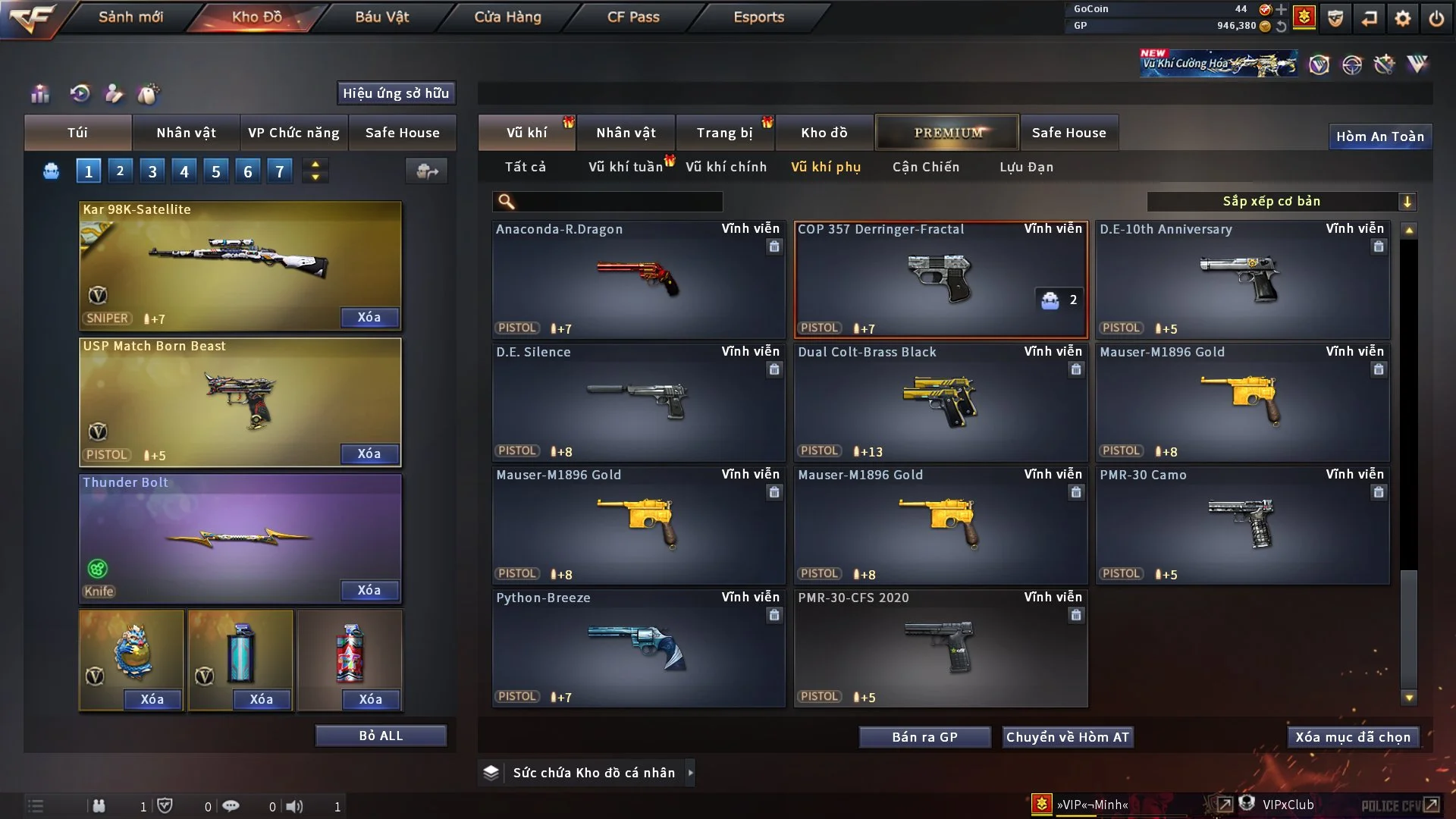This screenshot has height=819, width=1456.
Task: Open settings via the gear icon
Action: point(1403,18)
